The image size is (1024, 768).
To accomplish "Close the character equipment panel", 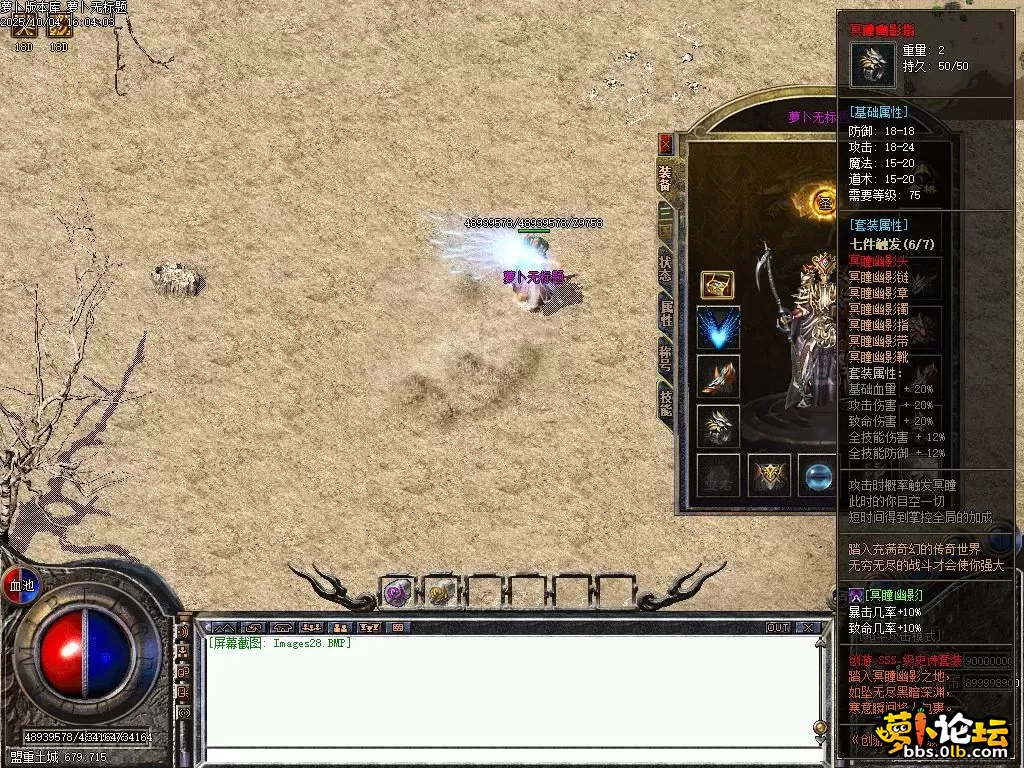I will click(667, 145).
